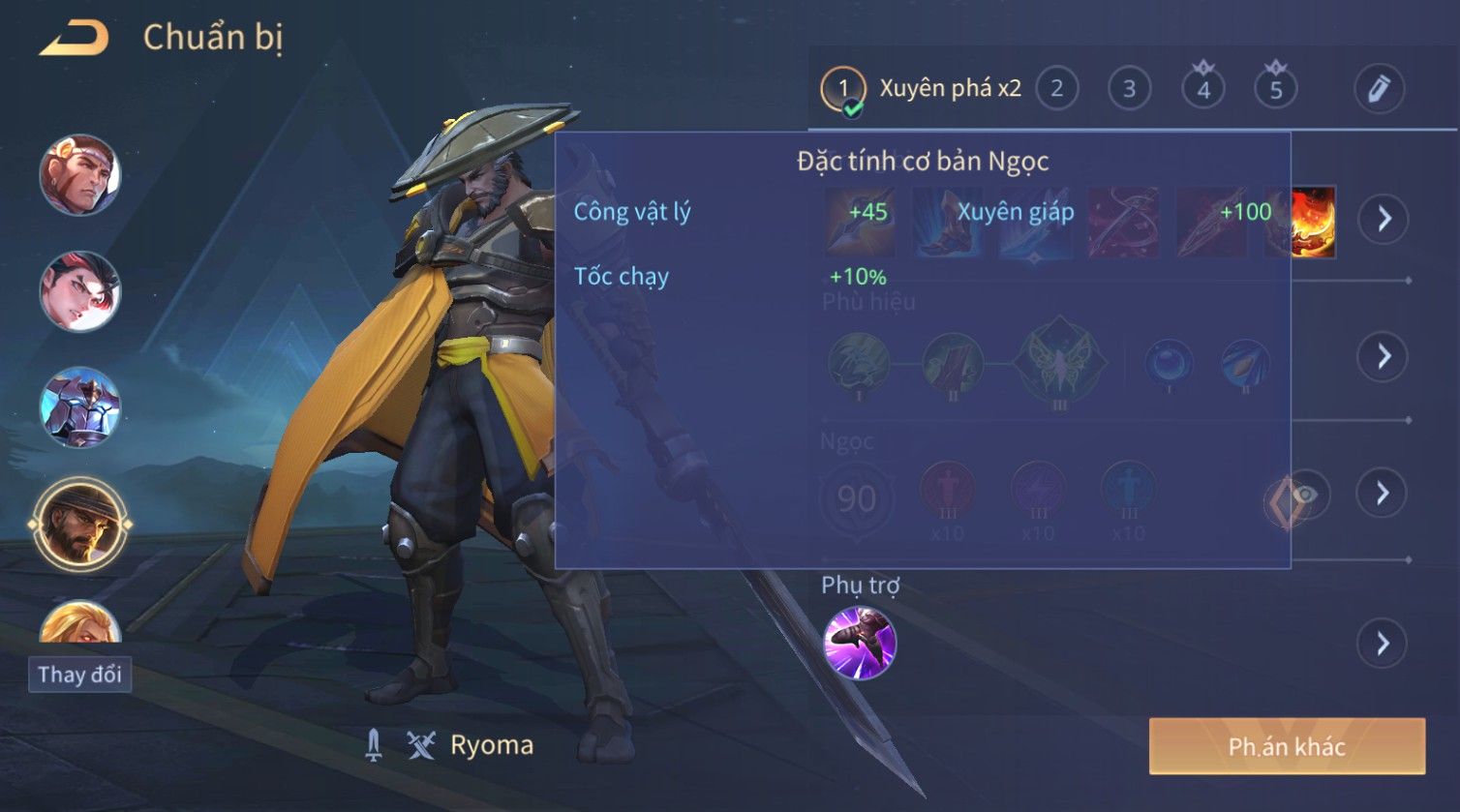Select the Ryoma straw-hat hero portrait
This screenshot has width=1460, height=812.
(x=79, y=525)
